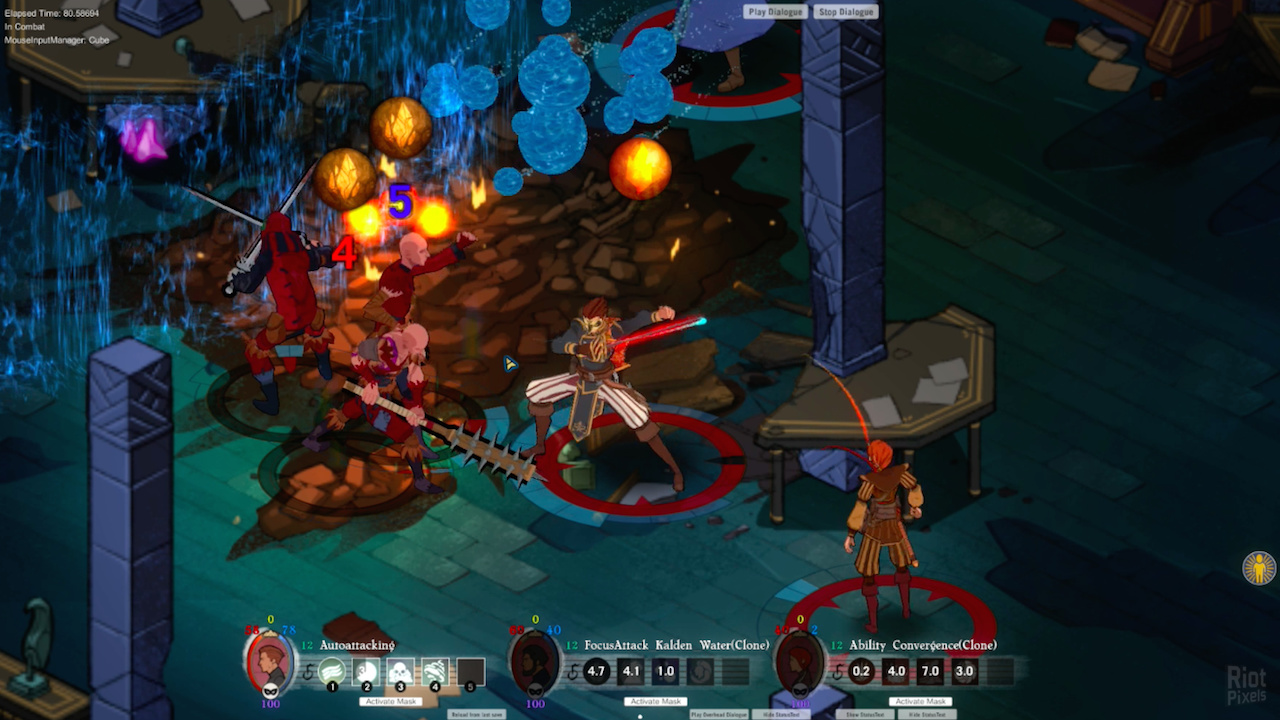Image resolution: width=1280 pixels, height=720 pixels.
Task: Activate the skull cloud ability in slot 3
Action: coord(400,672)
